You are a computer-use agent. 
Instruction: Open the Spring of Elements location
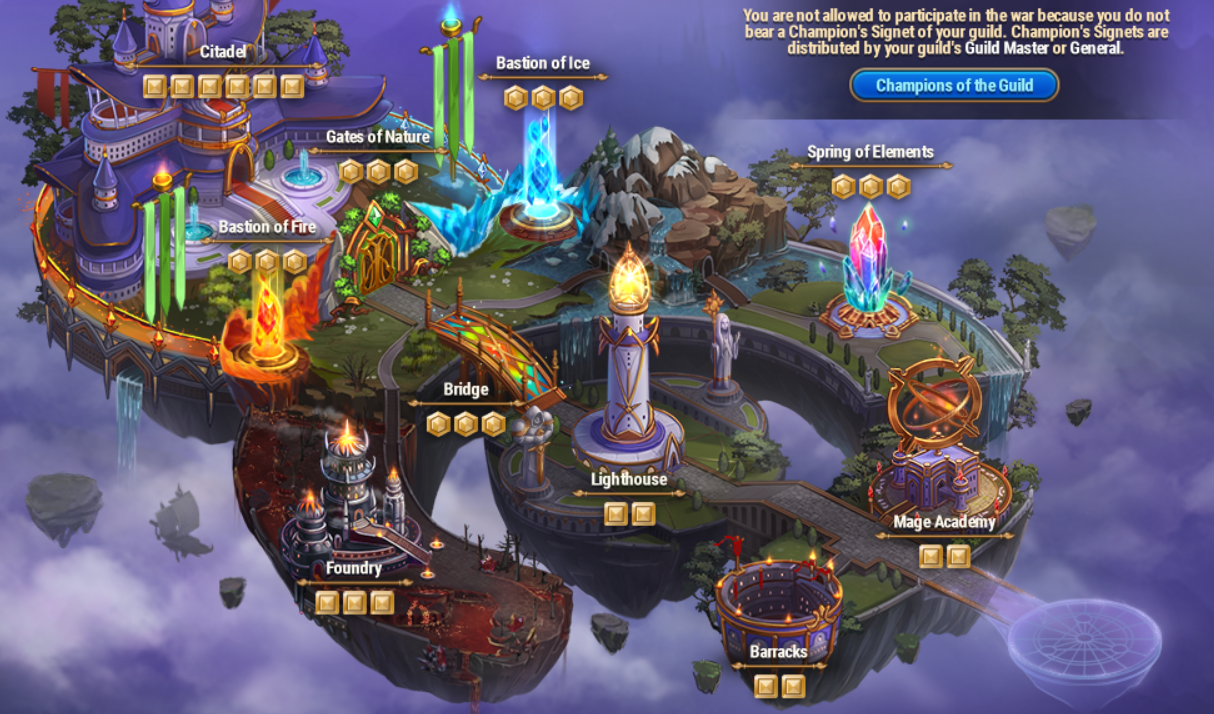coord(870,152)
